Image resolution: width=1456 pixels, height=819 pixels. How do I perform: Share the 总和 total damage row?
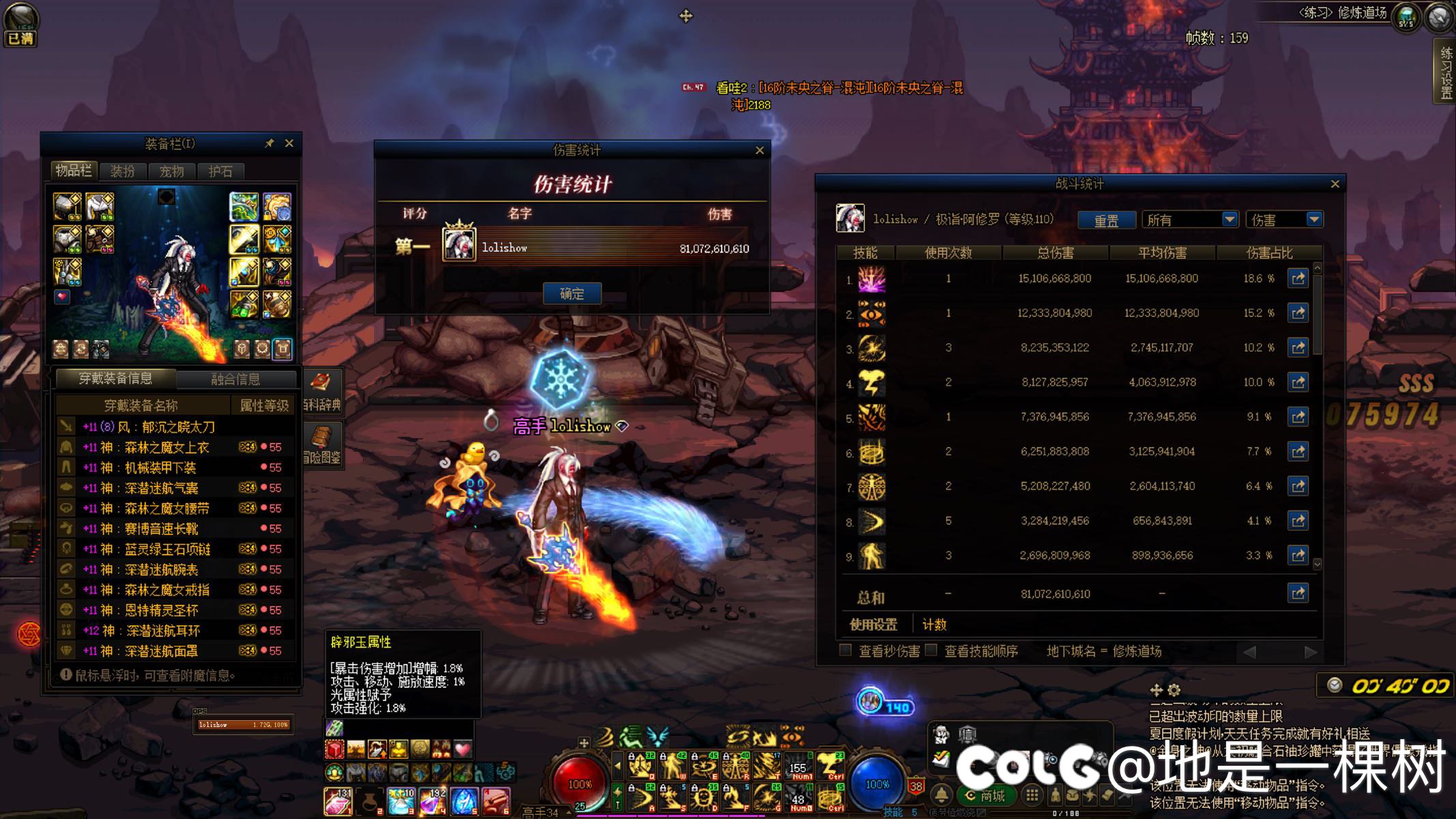(x=1298, y=593)
